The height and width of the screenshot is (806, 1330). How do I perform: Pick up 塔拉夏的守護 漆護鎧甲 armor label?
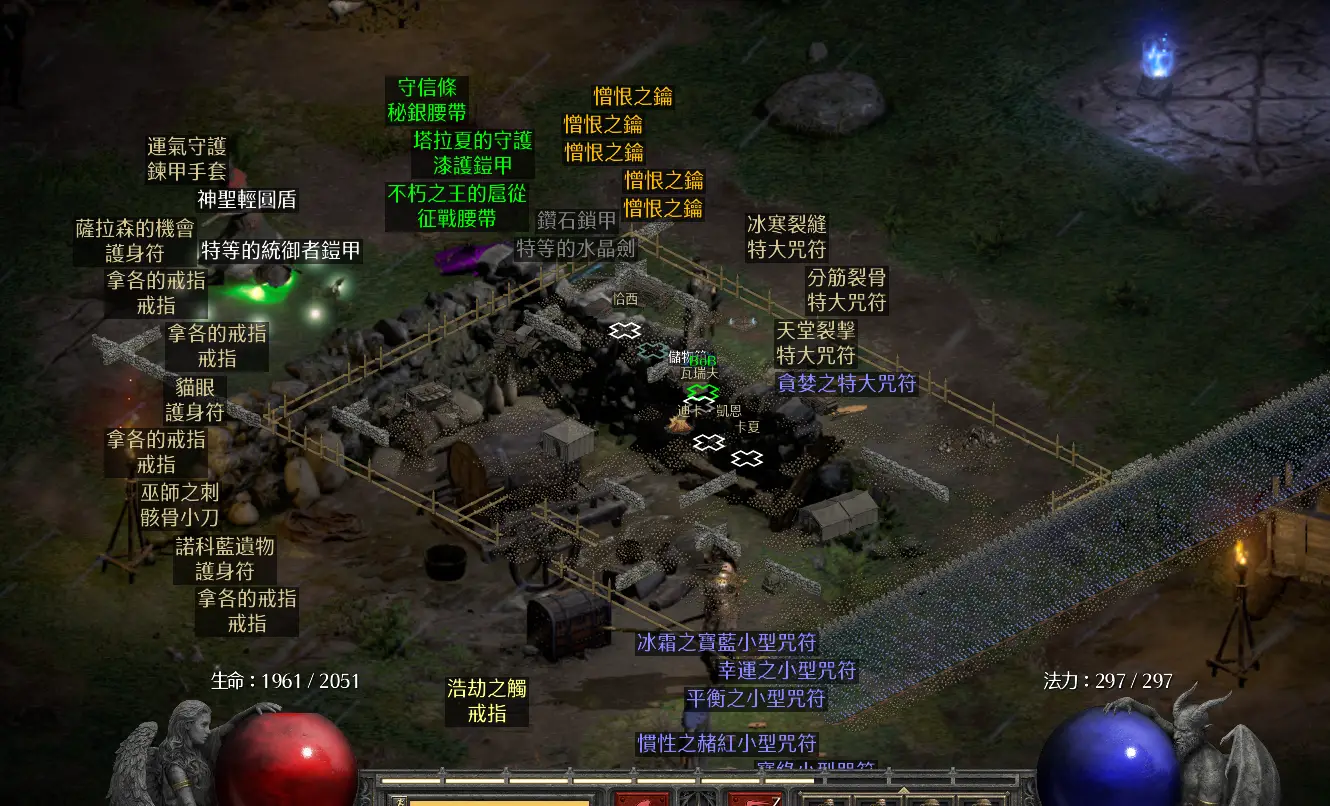tap(473, 153)
